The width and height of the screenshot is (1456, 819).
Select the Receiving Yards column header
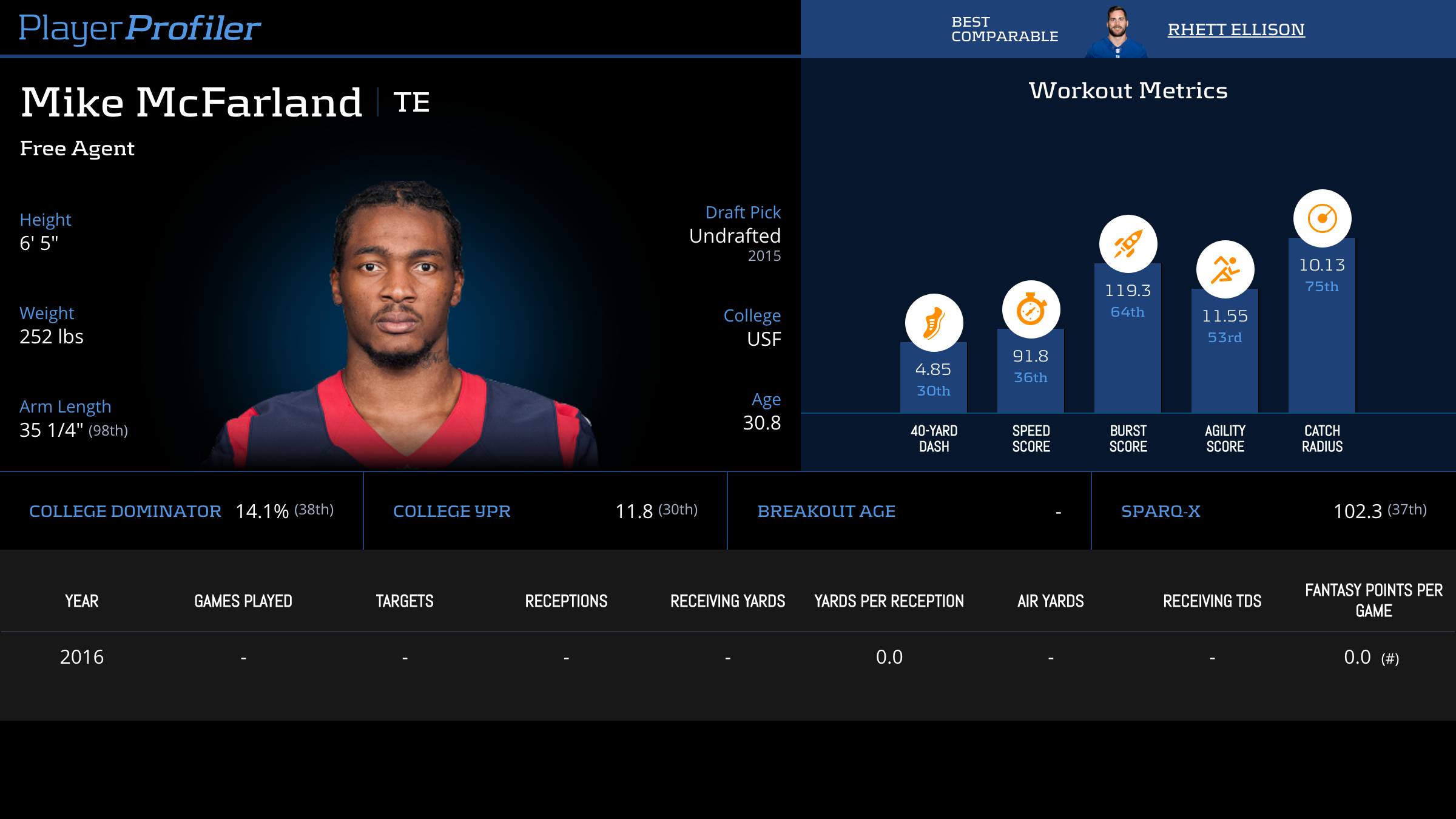(x=727, y=601)
